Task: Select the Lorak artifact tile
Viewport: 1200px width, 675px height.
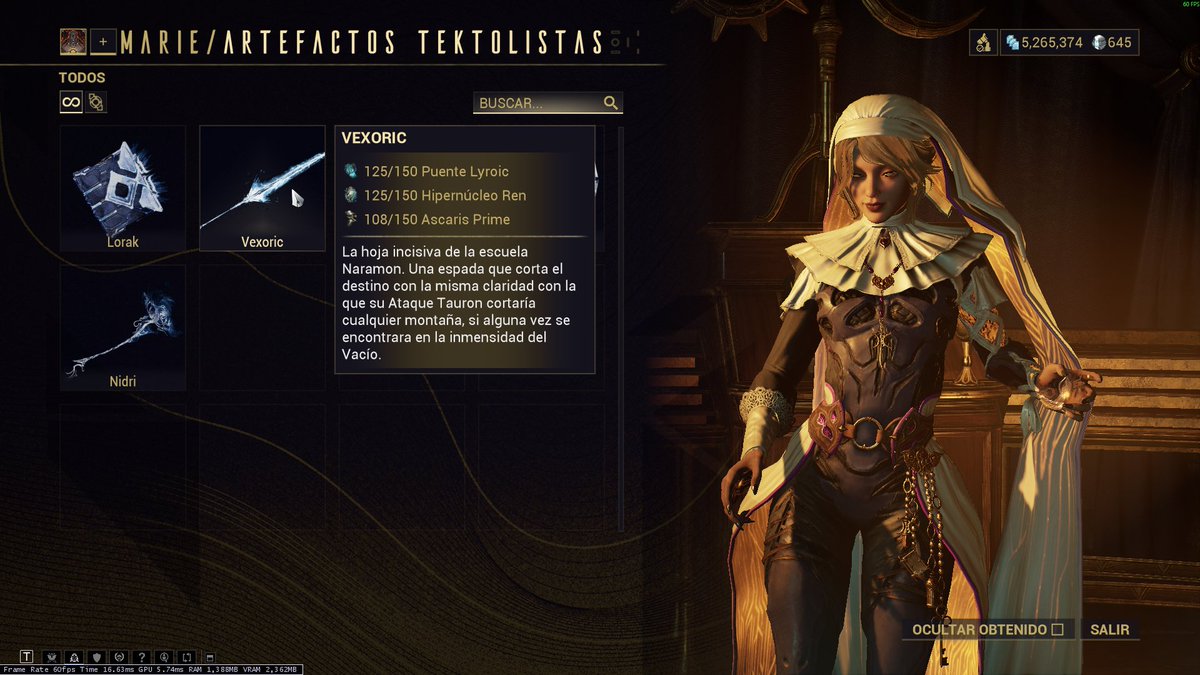Action: [122, 187]
